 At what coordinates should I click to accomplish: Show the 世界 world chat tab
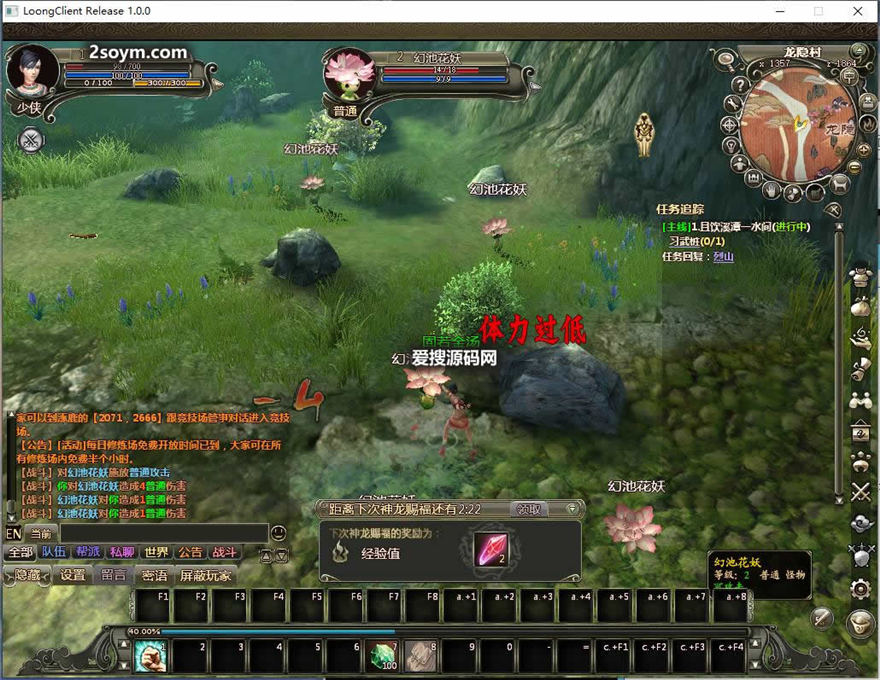click(x=156, y=552)
